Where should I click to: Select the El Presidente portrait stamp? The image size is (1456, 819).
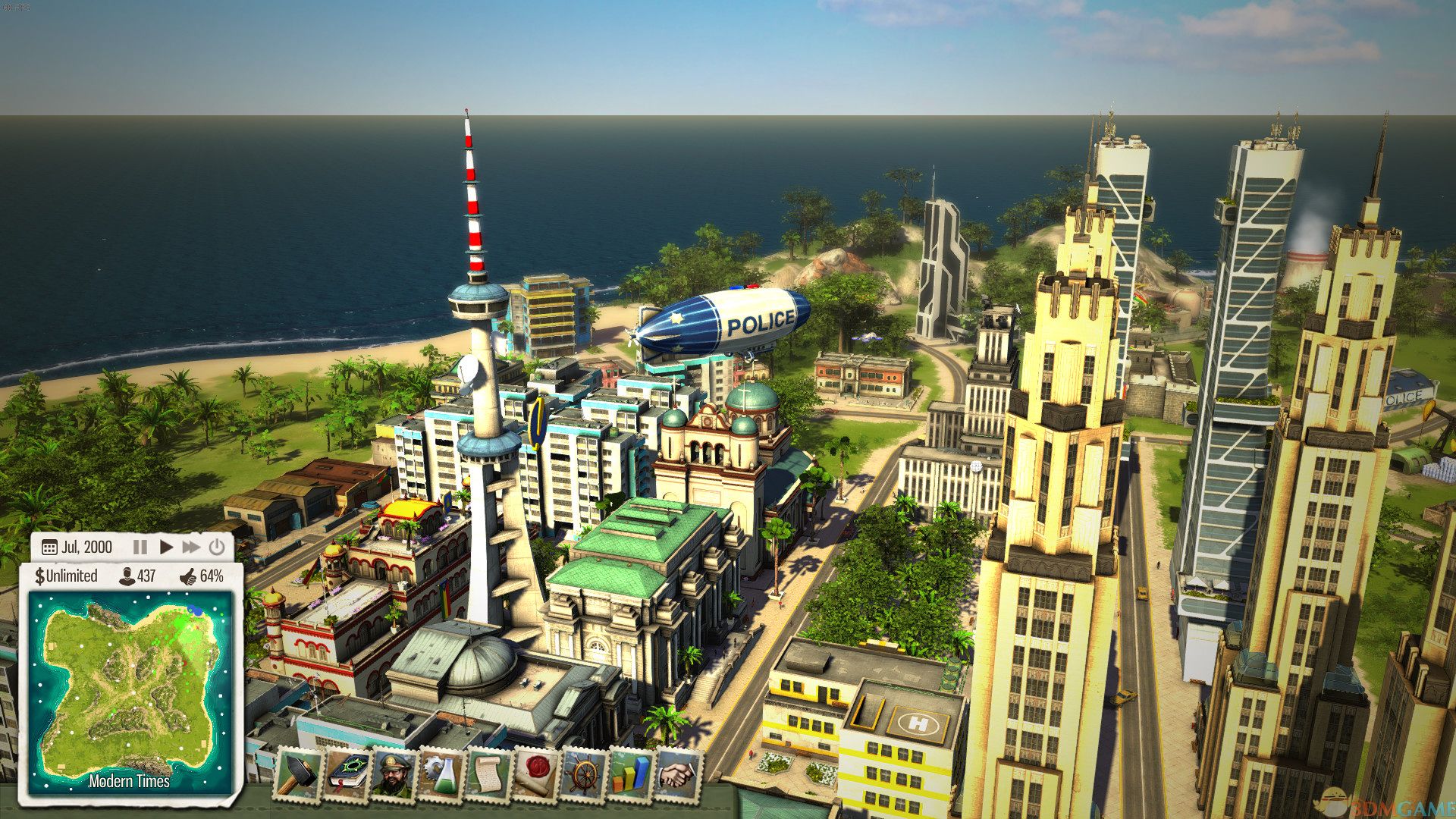pyautogui.click(x=394, y=774)
